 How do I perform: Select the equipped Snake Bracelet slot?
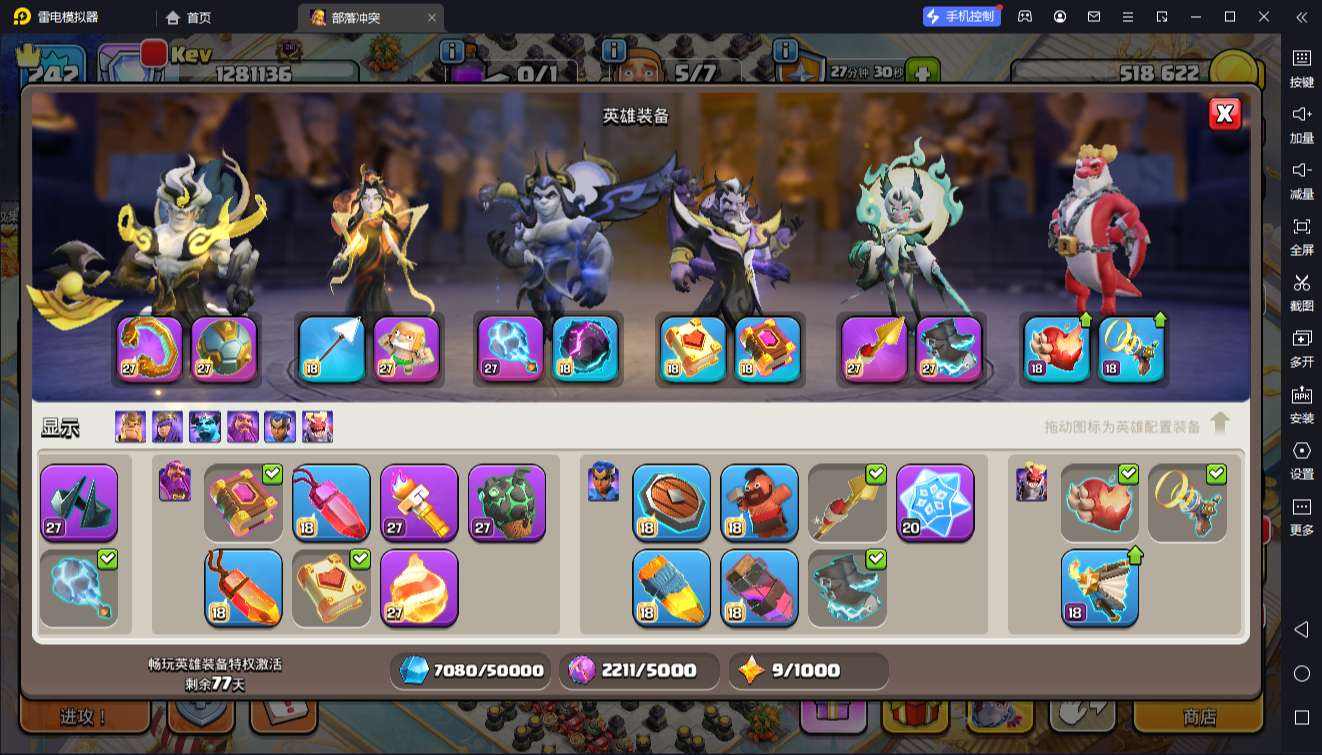pos(150,349)
